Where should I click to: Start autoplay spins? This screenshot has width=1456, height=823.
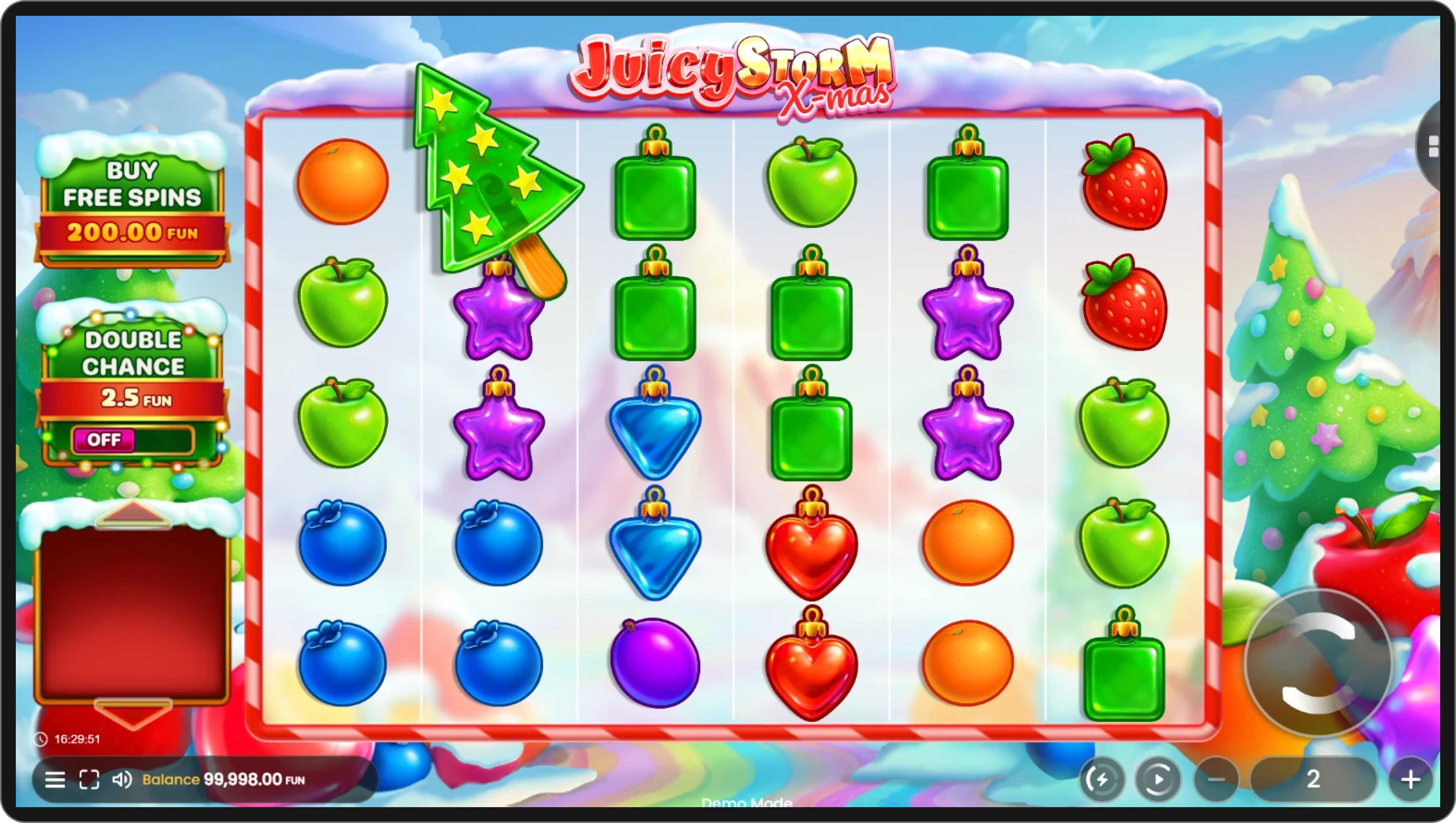tap(1157, 780)
